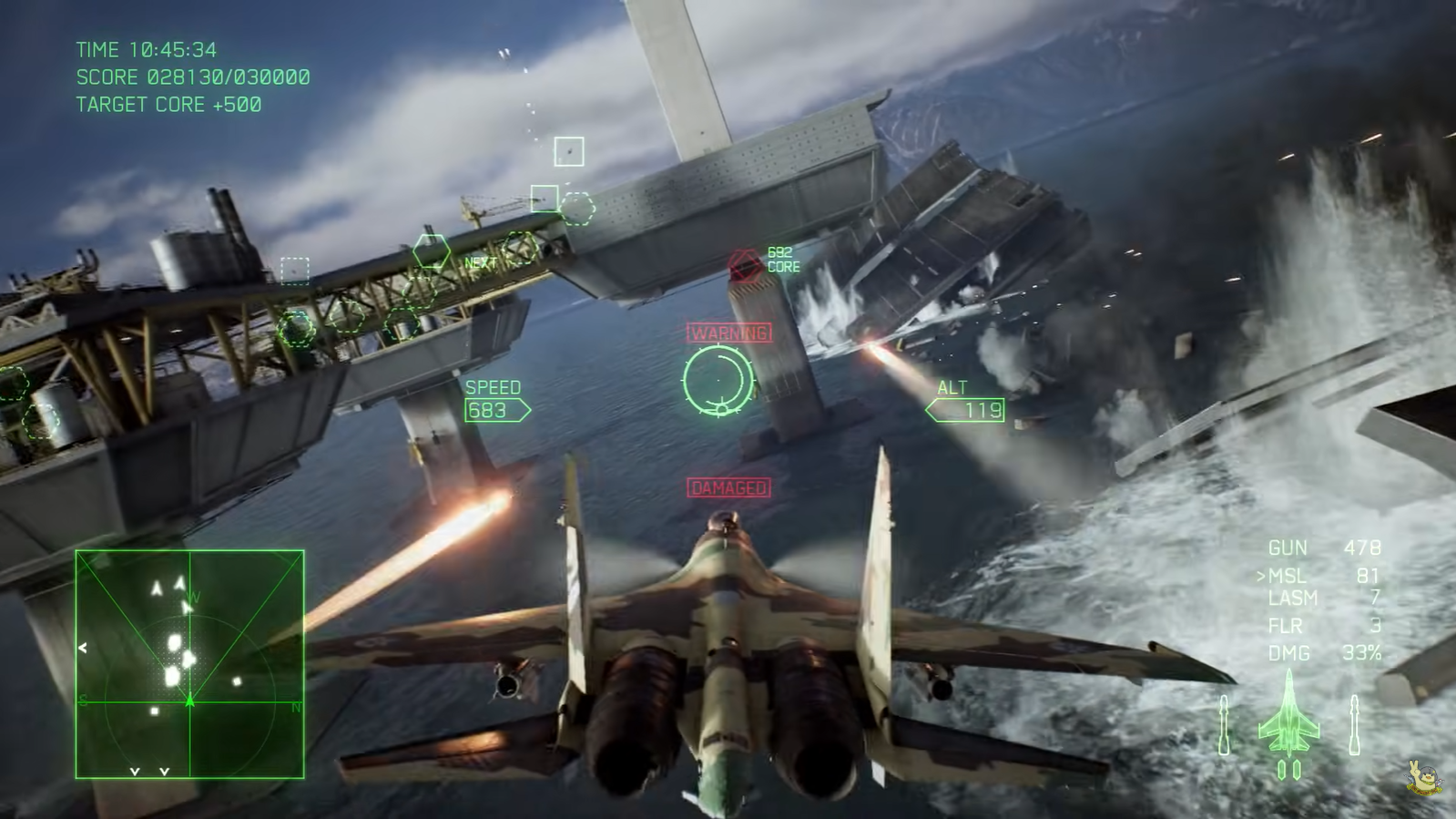Click the TIME 10:45:34 counter
The width and height of the screenshot is (1456, 819).
(x=148, y=51)
